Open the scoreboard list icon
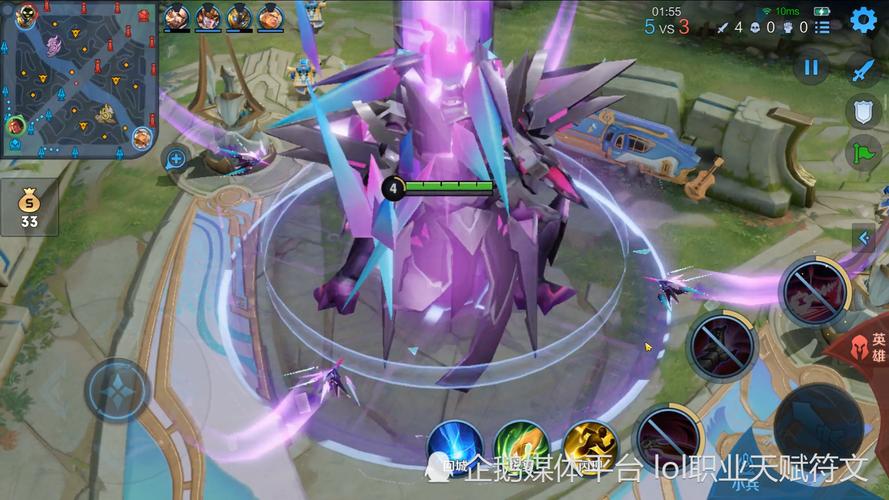This screenshot has height=500, width=889. tap(821, 28)
